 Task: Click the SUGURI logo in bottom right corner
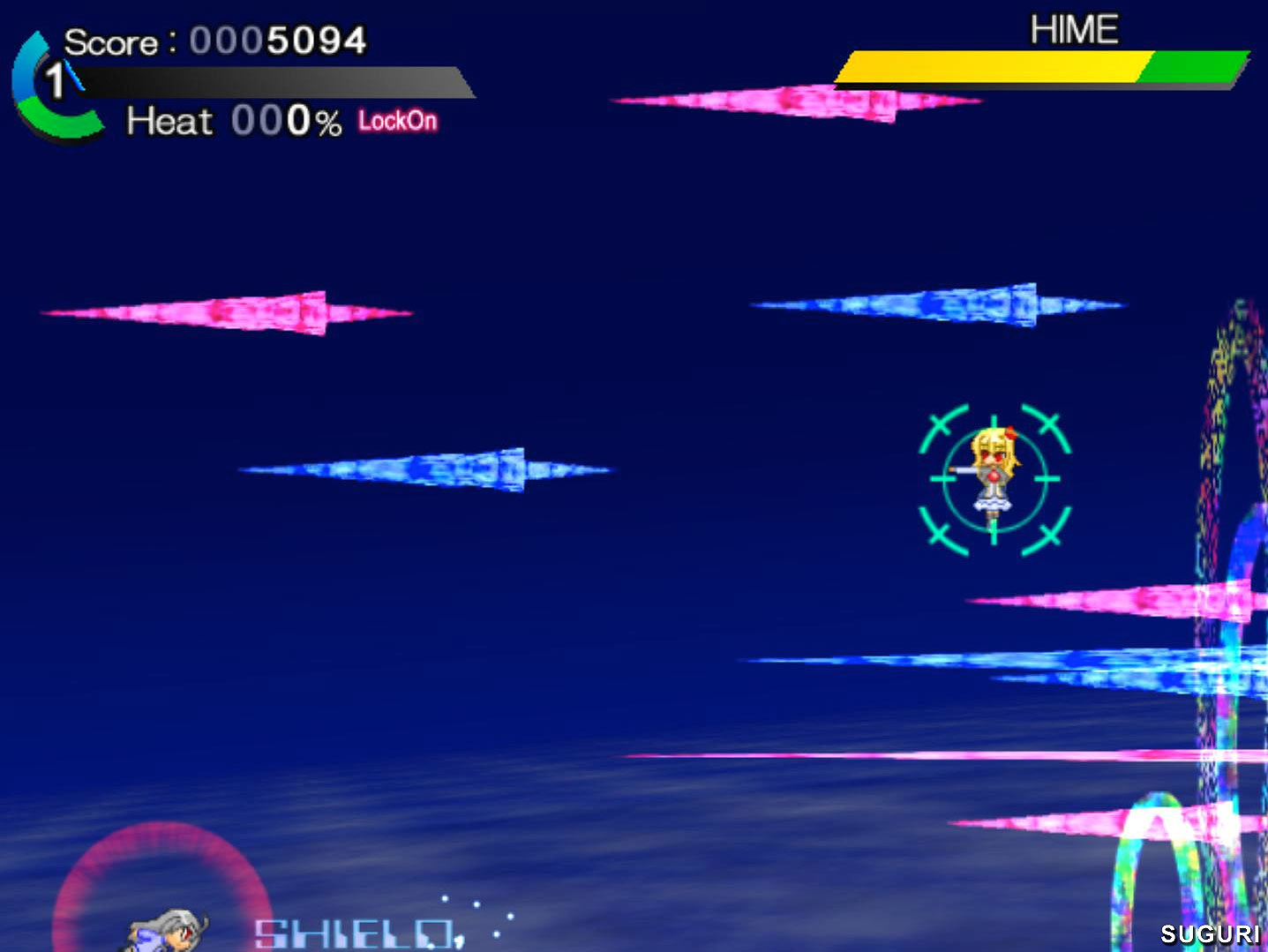(1211, 933)
